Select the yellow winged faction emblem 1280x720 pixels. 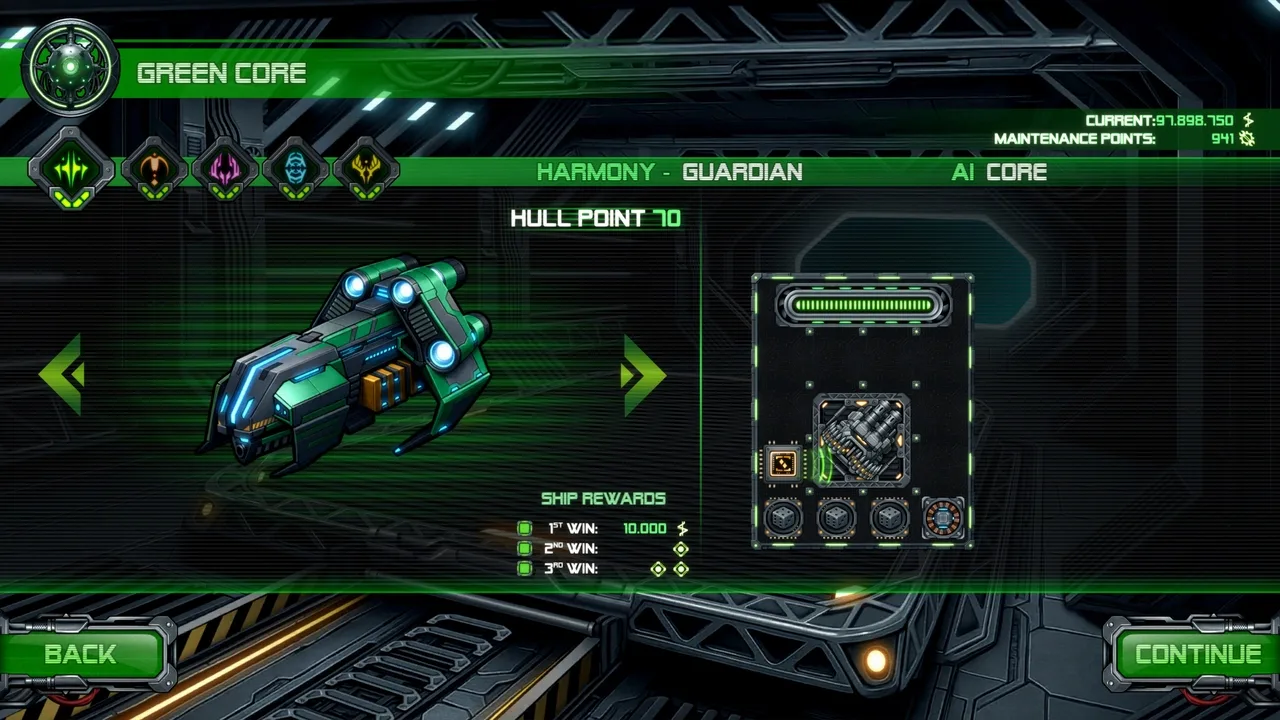tap(366, 168)
